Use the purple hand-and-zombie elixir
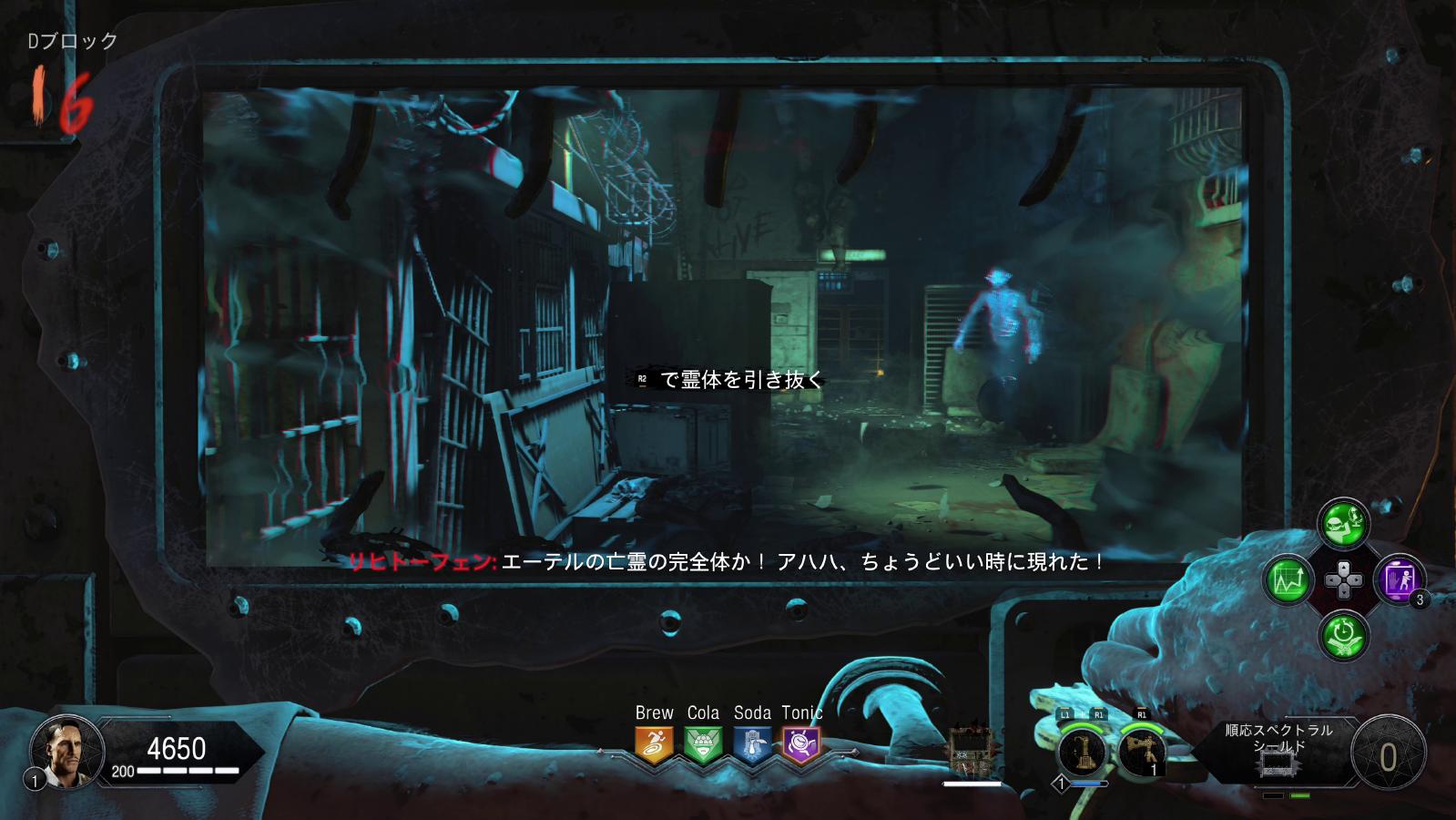Viewport: 1456px width, 820px height. 1399,579
